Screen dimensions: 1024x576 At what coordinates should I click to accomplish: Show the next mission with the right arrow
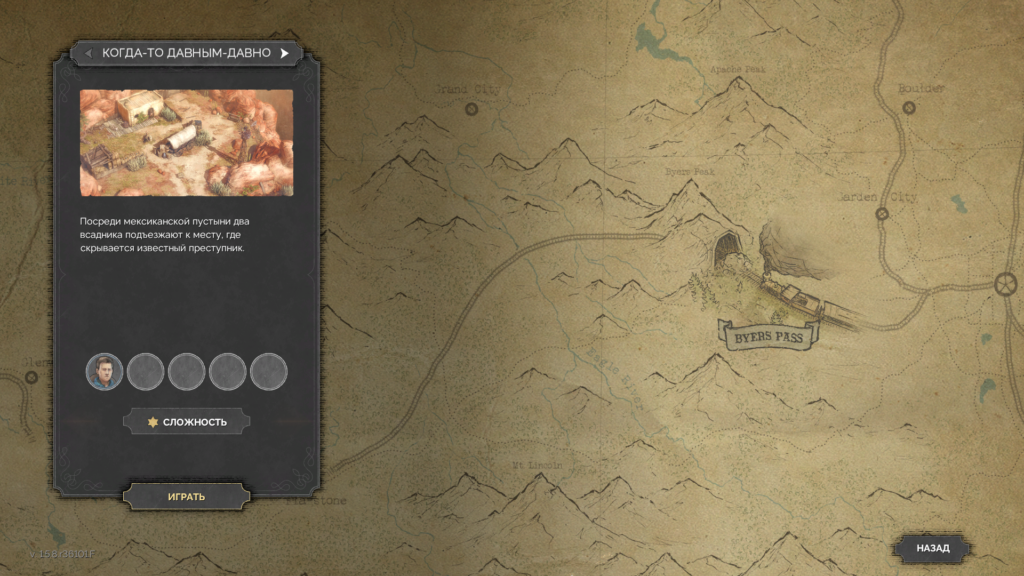pos(284,53)
